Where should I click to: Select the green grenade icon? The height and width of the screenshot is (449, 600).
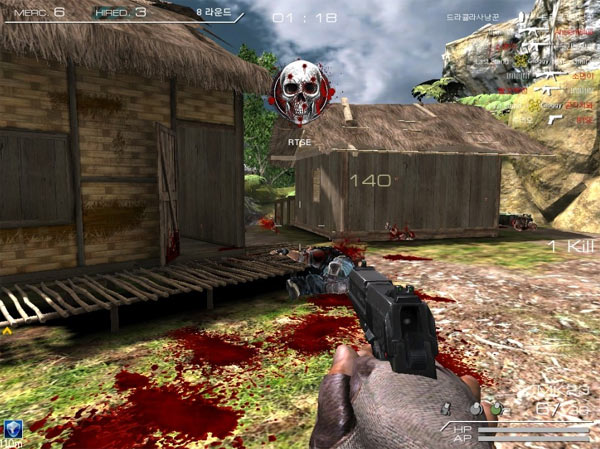(494, 408)
